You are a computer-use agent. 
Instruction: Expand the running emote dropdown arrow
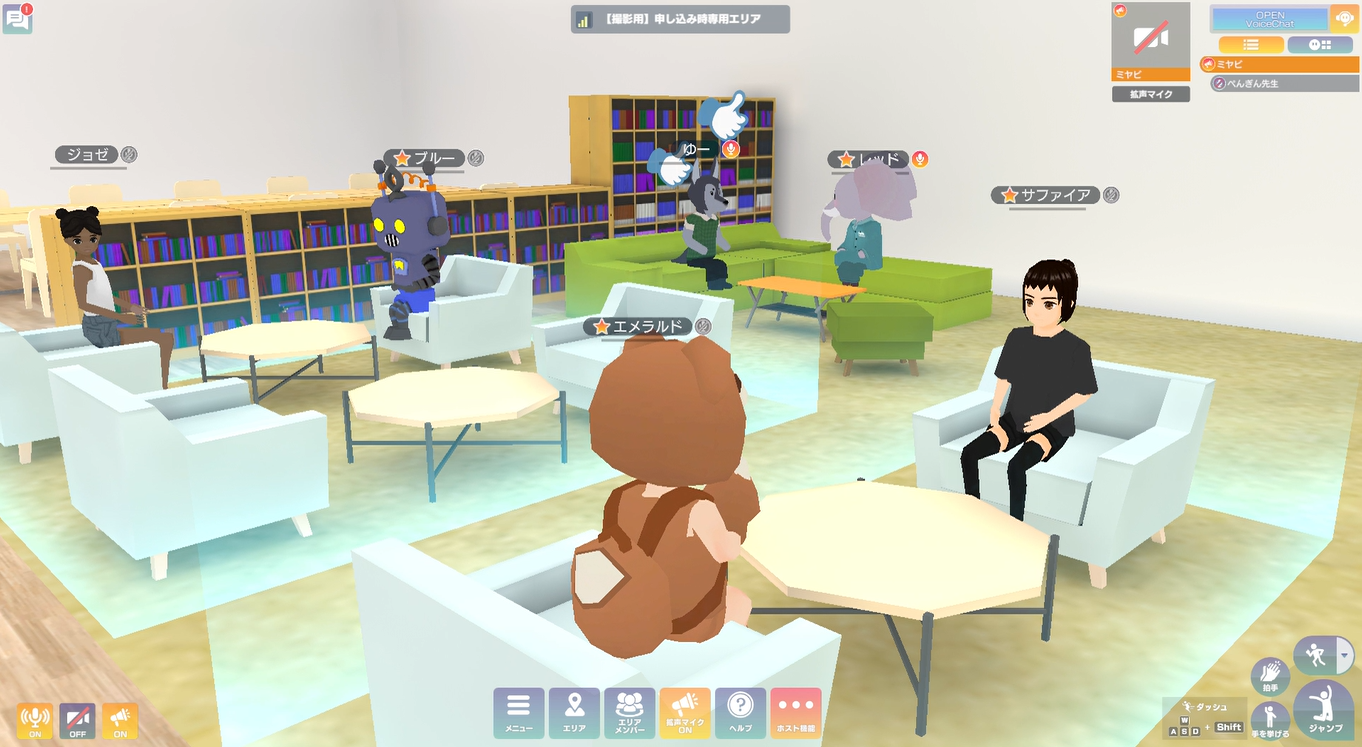[x=1345, y=656]
